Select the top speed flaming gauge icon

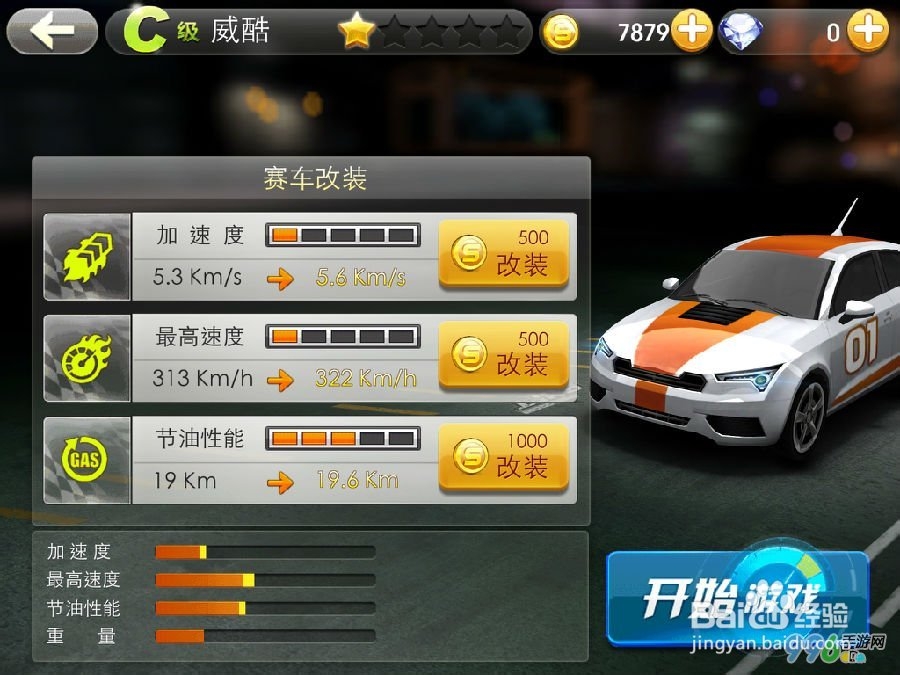[87, 358]
